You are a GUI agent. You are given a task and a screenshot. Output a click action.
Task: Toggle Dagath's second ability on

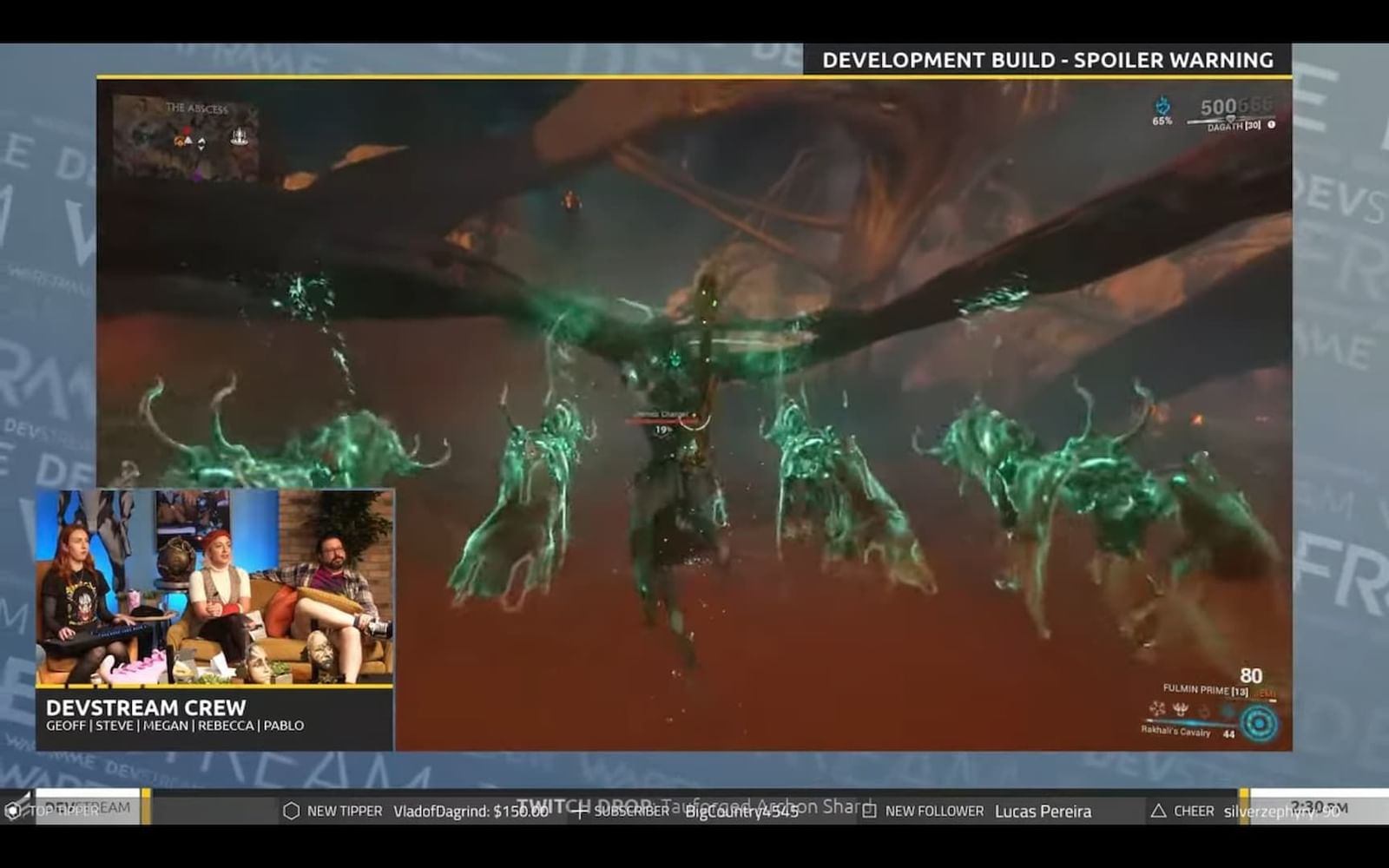click(x=1179, y=710)
